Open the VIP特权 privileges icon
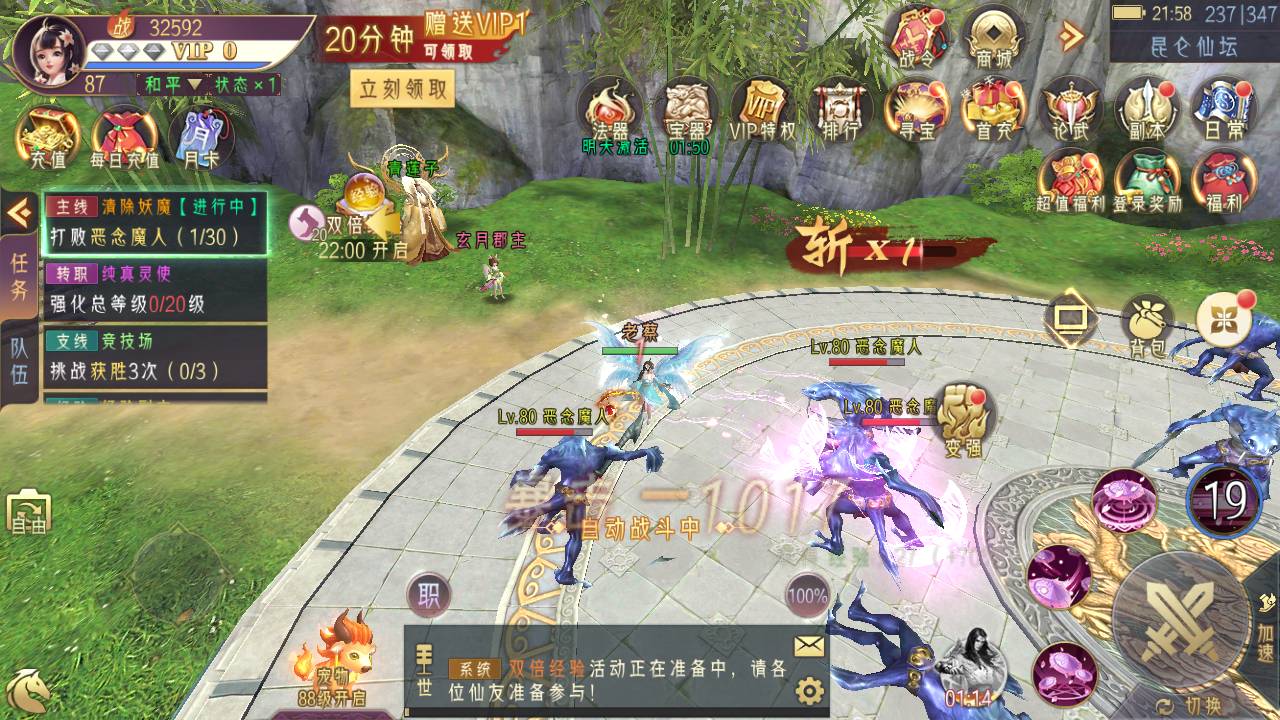The height and width of the screenshot is (720, 1280). pyautogui.click(x=762, y=110)
